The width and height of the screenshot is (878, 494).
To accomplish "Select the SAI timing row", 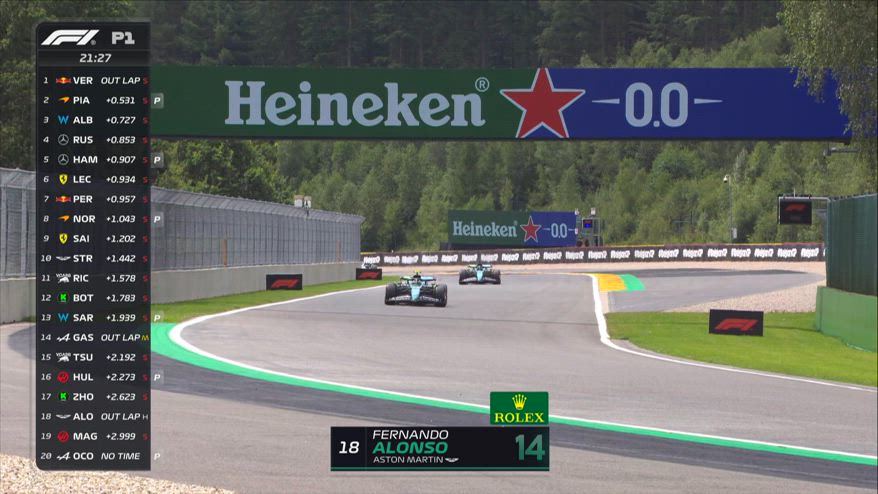I will point(94,238).
